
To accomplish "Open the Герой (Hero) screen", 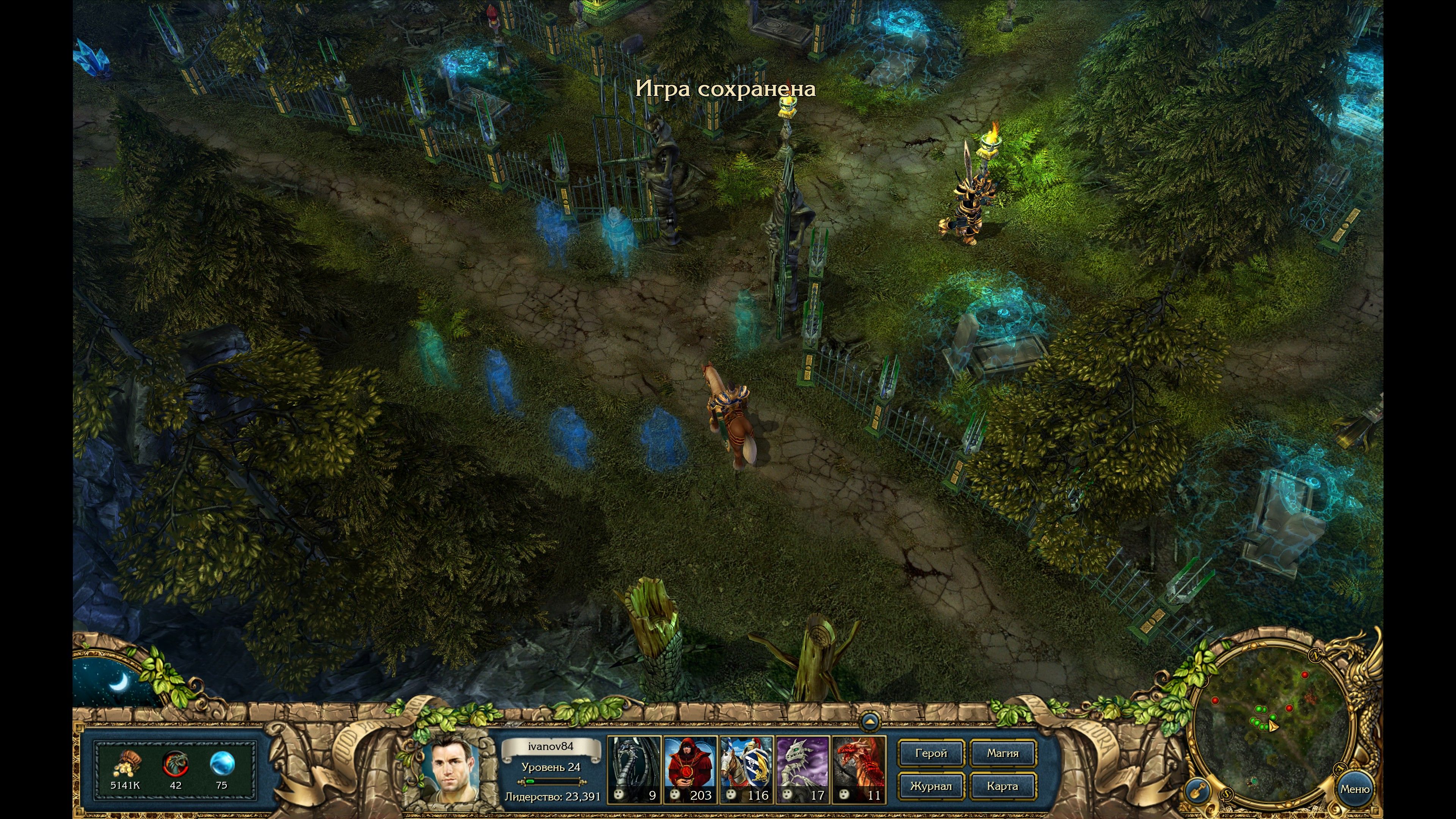I will point(930,753).
